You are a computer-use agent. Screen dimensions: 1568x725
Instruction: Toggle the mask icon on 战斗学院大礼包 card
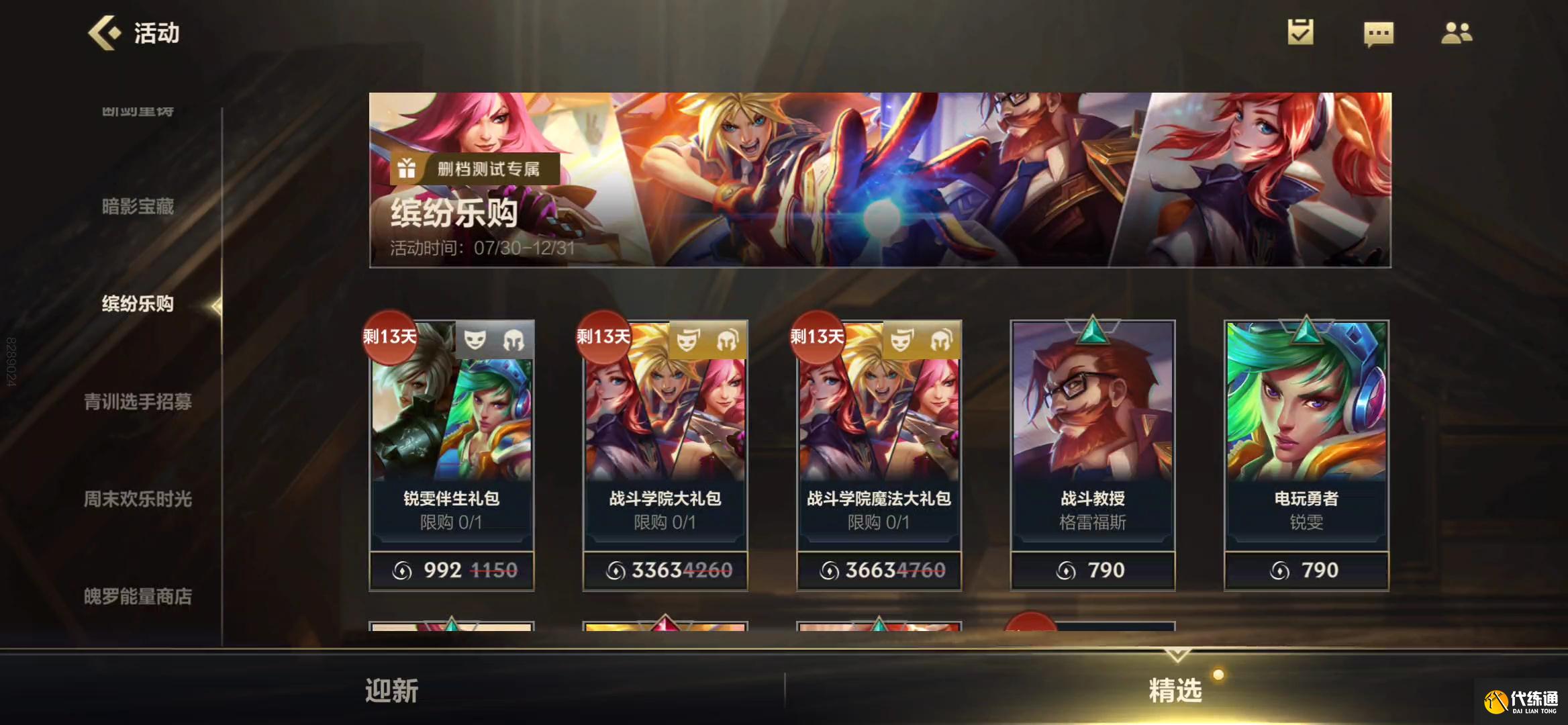[x=686, y=340]
